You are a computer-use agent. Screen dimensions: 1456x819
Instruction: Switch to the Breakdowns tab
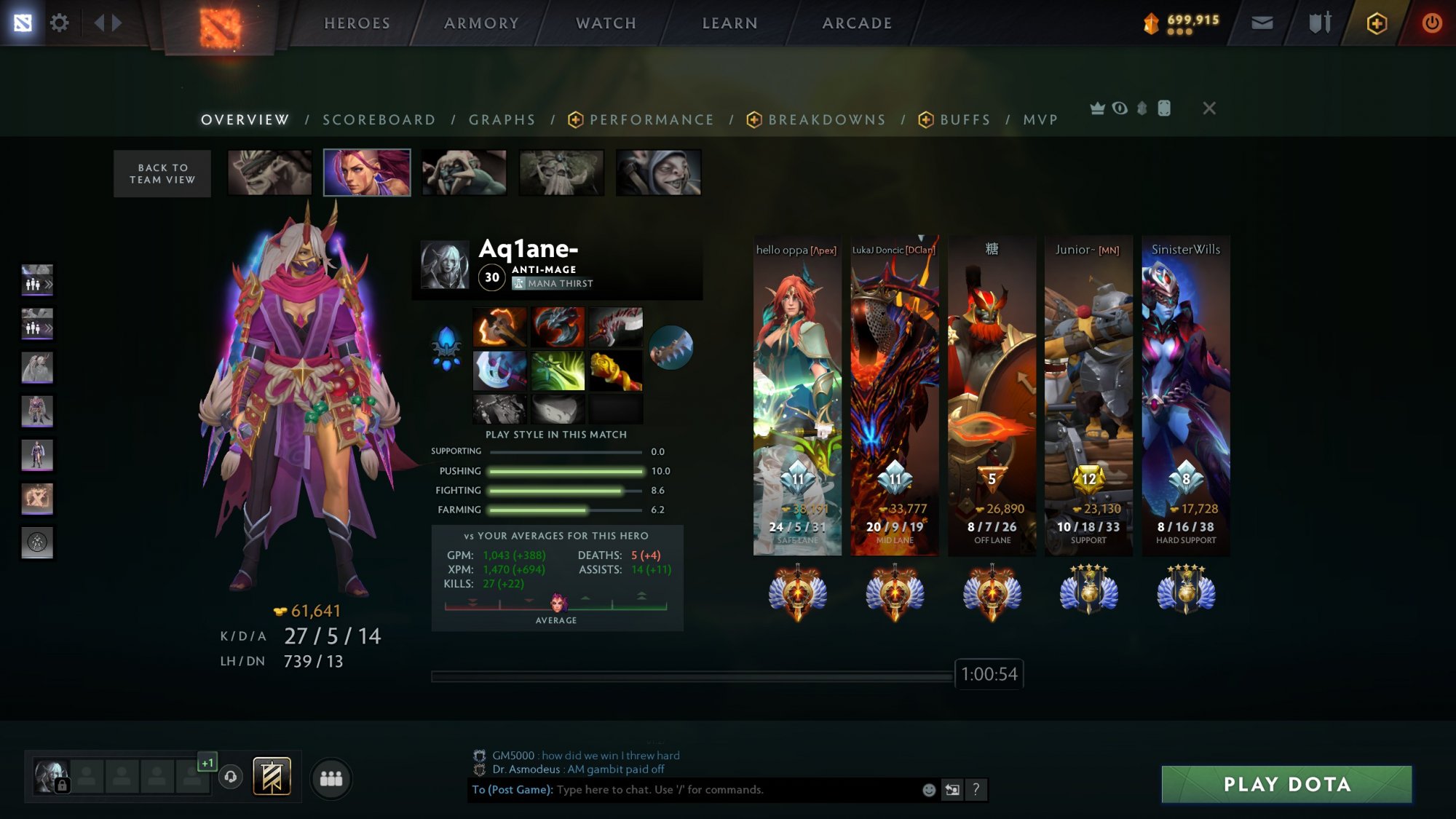(826, 120)
